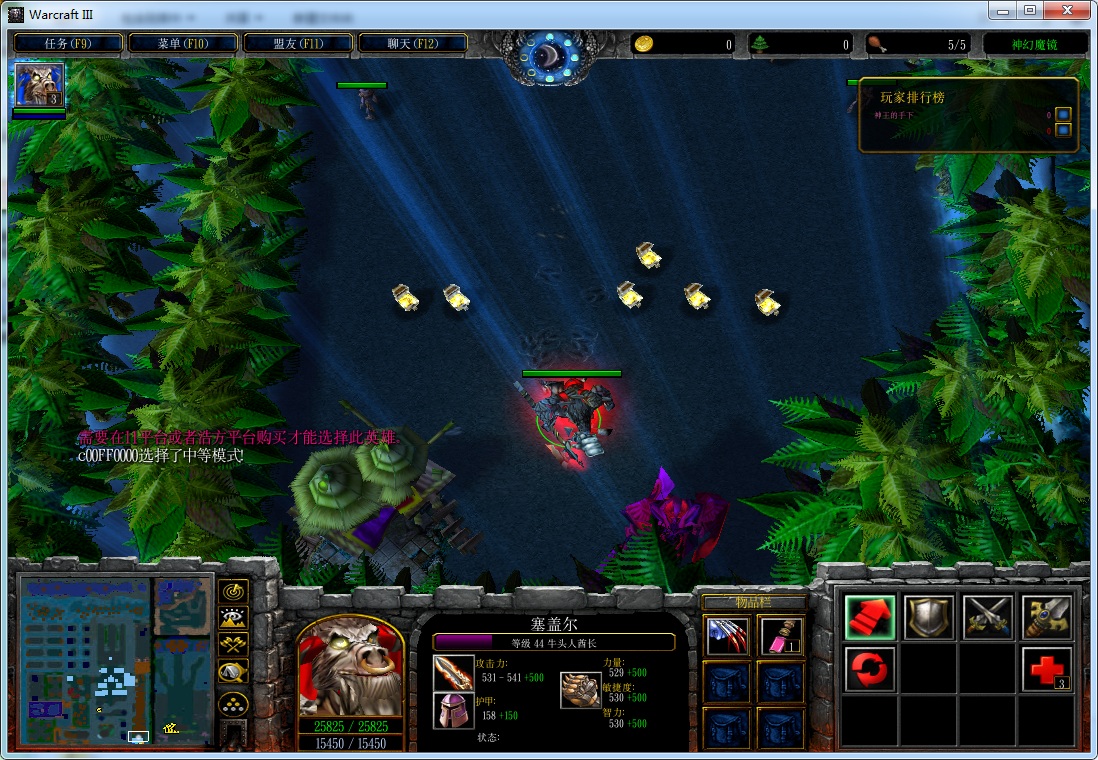Screen dimensions: 1098x760
Task: Open the Chat (F12) log
Action: (x=413, y=43)
